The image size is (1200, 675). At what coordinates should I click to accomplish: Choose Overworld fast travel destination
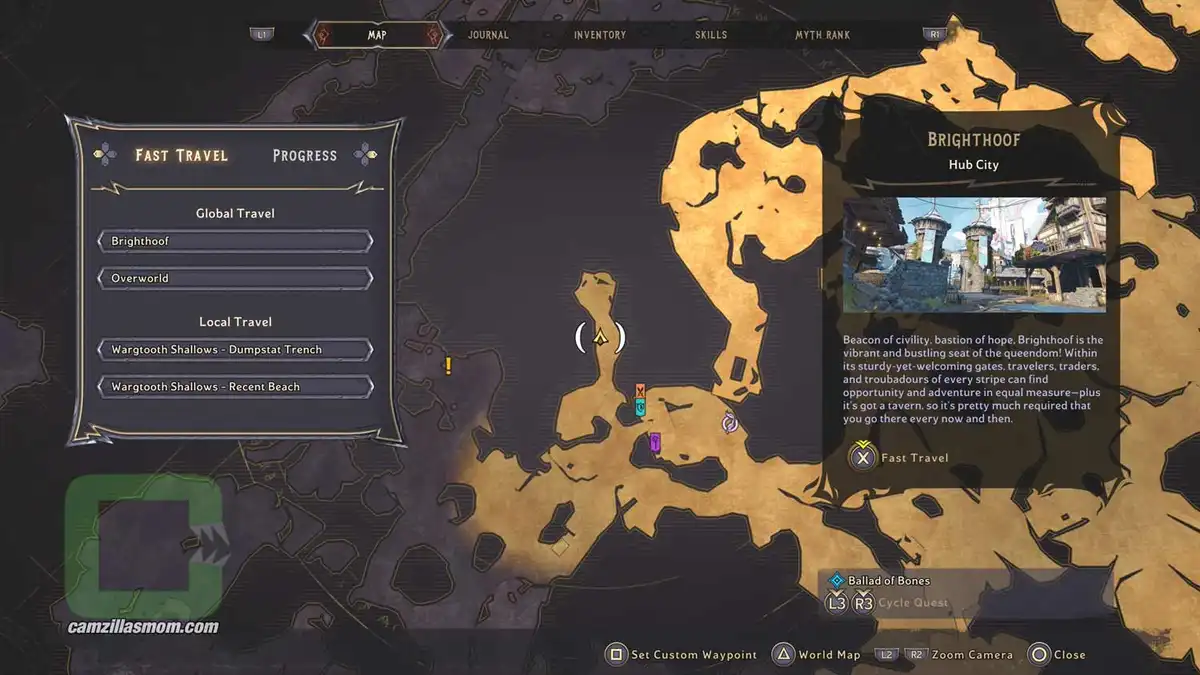pyautogui.click(x=235, y=278)
